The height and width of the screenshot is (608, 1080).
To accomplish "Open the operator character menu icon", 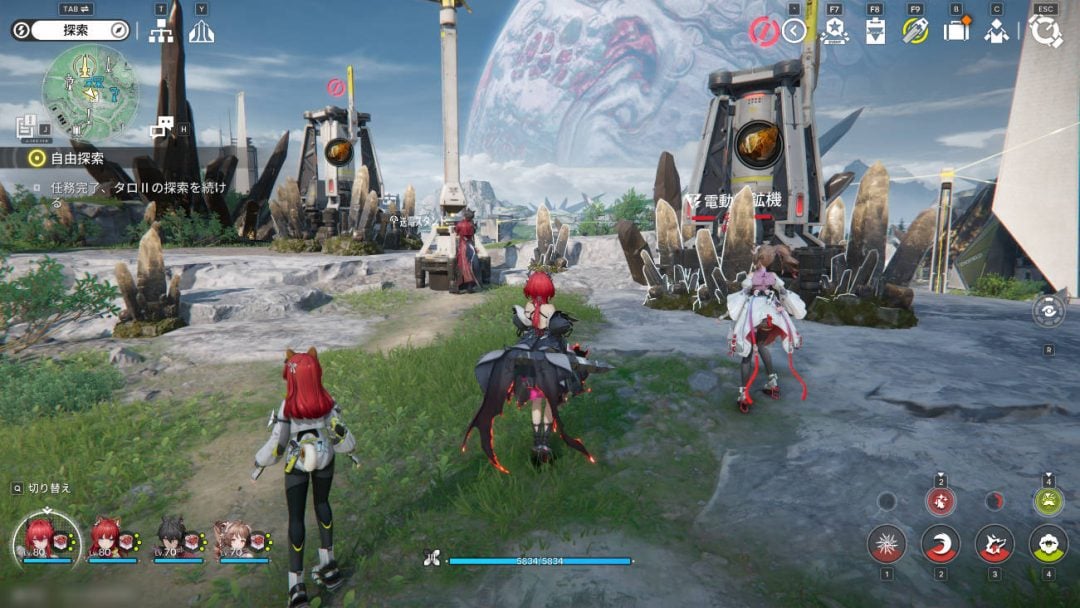I will click(996, 31).
